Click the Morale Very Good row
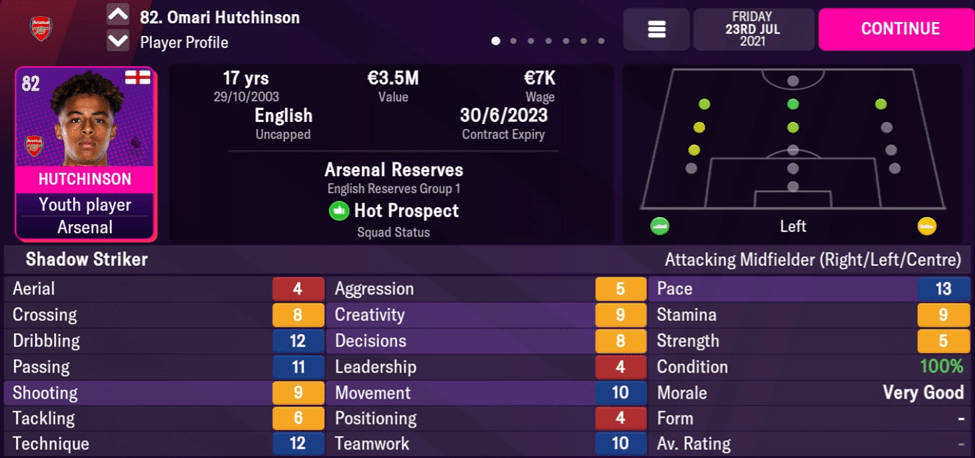 click(809, 393)
